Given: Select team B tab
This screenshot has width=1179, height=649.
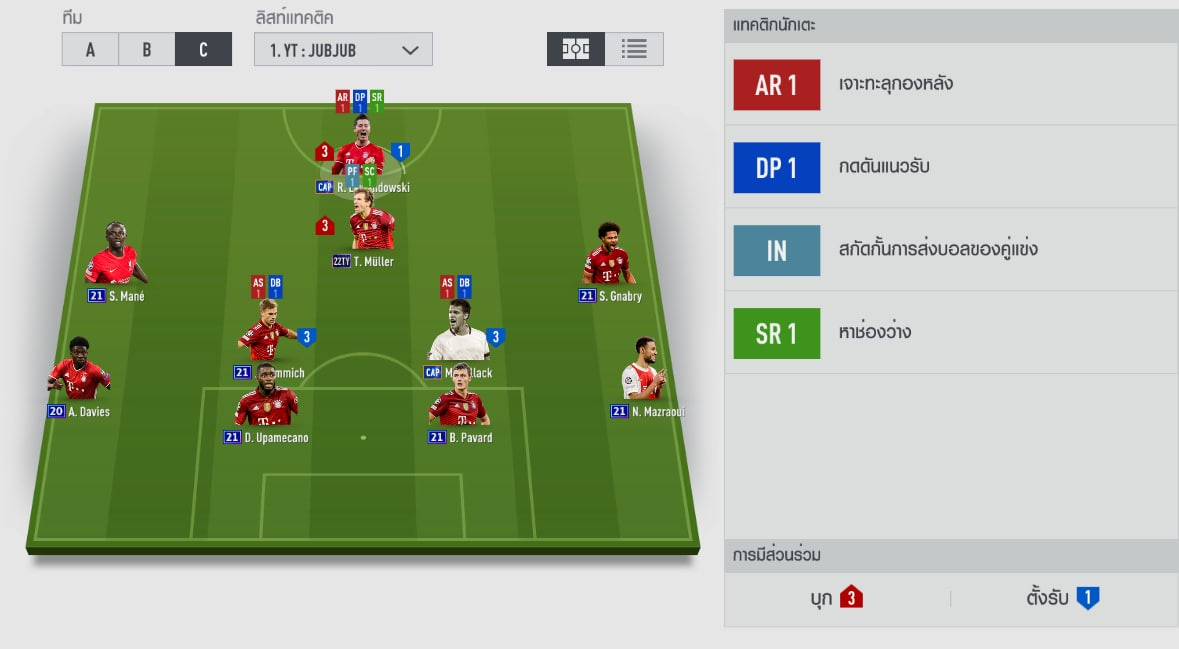Looking at the screenshot, I should 146,50.
